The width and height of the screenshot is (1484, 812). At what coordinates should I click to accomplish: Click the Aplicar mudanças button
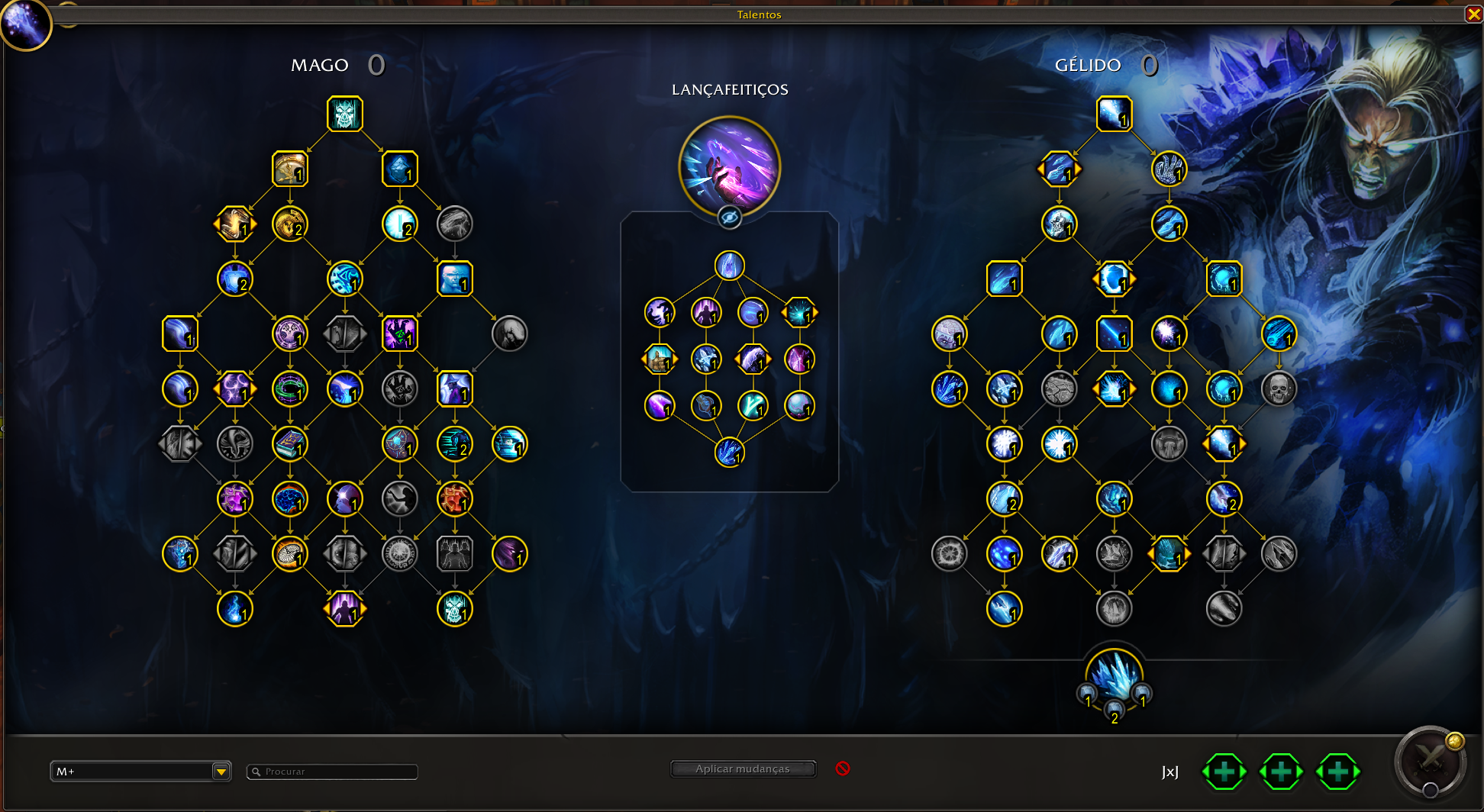[x=743, y=769]
